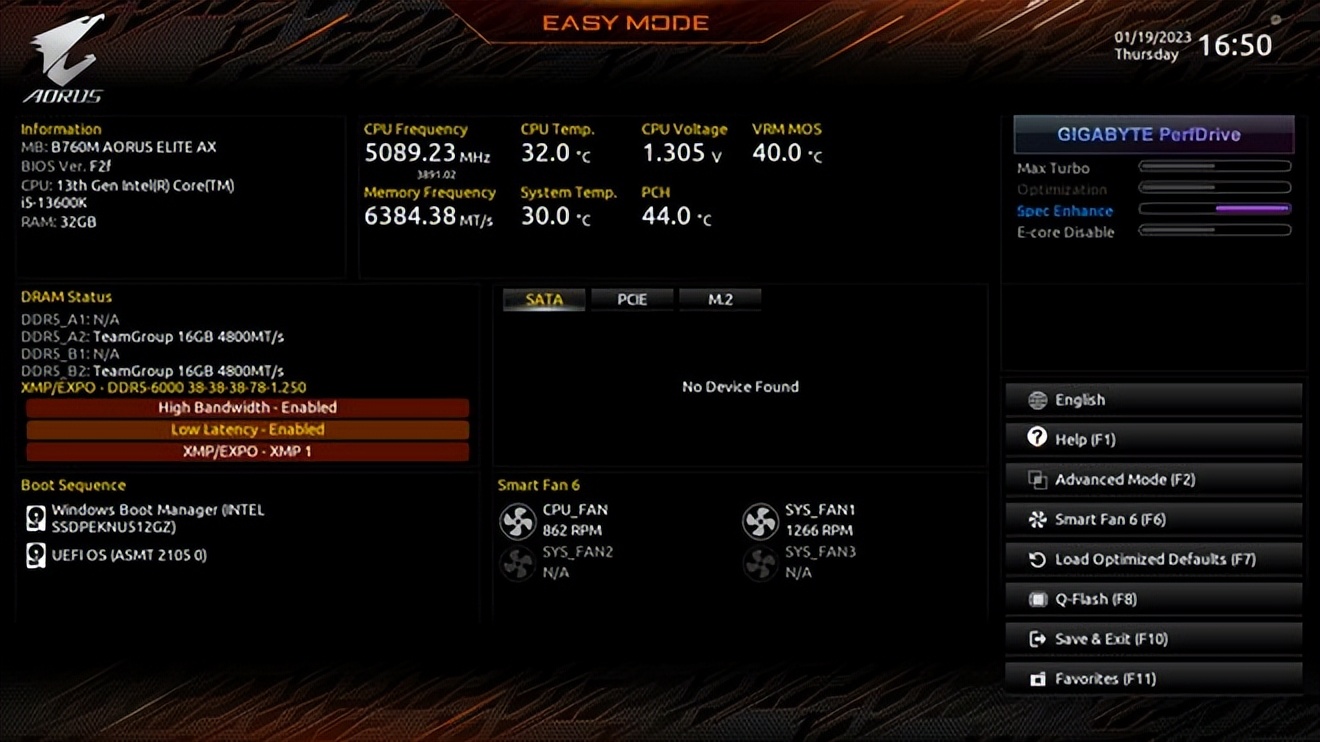Open Help (F1)
Image resolution: width=1320 pixels, height=742 pixels.
coord(1153,439)
